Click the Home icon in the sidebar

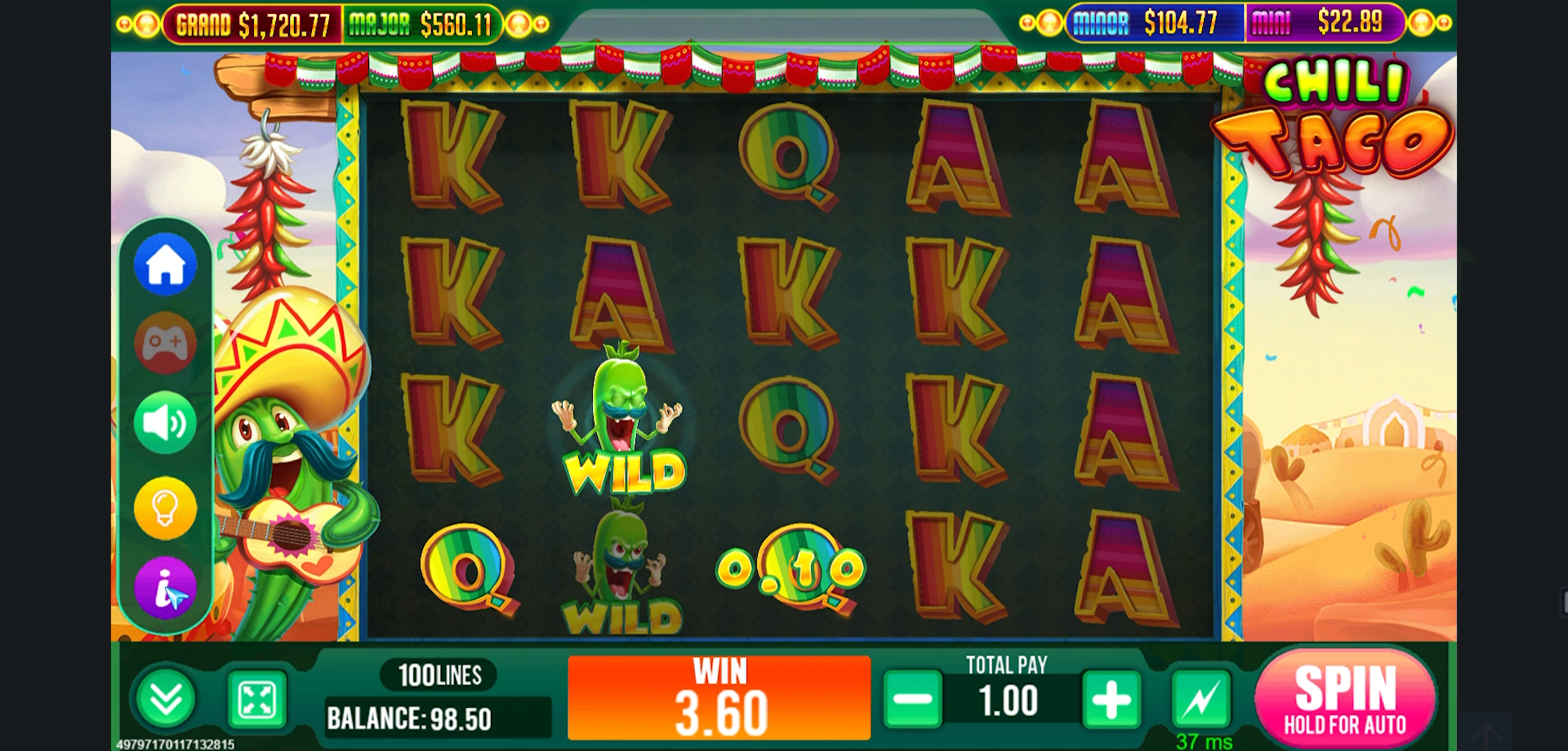coord(165,264)
